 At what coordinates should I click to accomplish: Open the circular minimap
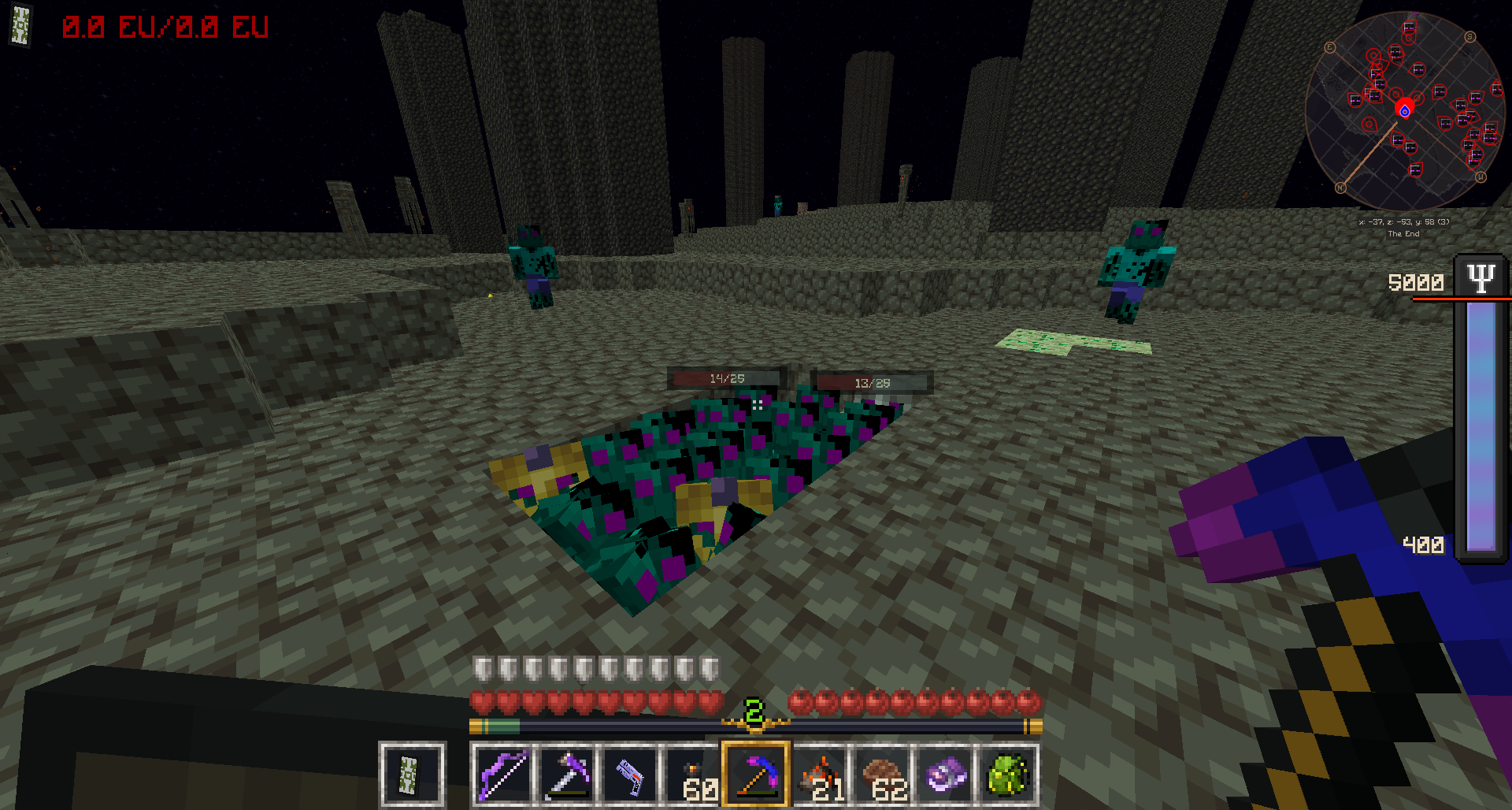[x=1405, y=111]
